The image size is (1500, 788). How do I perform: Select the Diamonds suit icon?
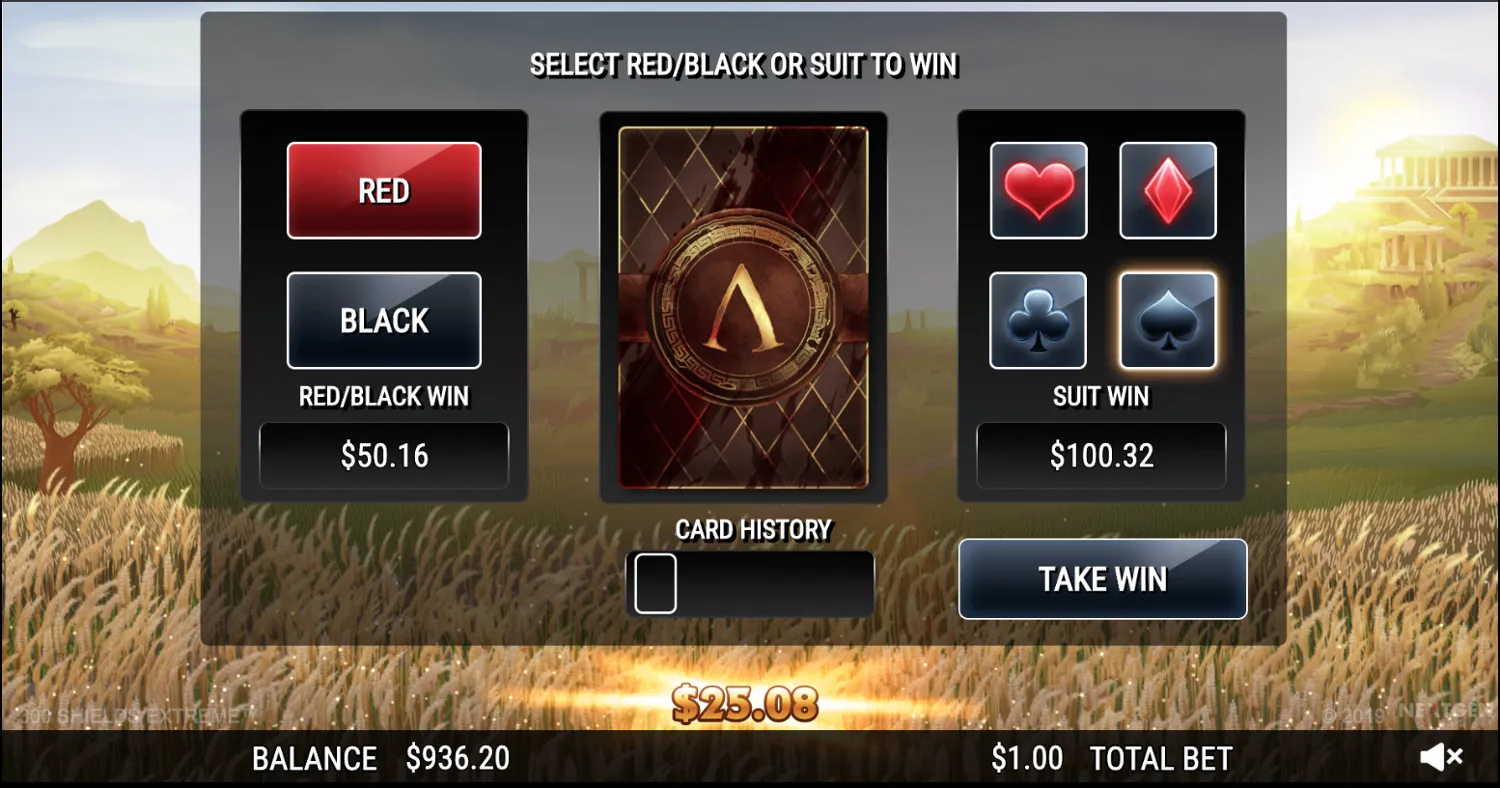tap(1167, 190)
